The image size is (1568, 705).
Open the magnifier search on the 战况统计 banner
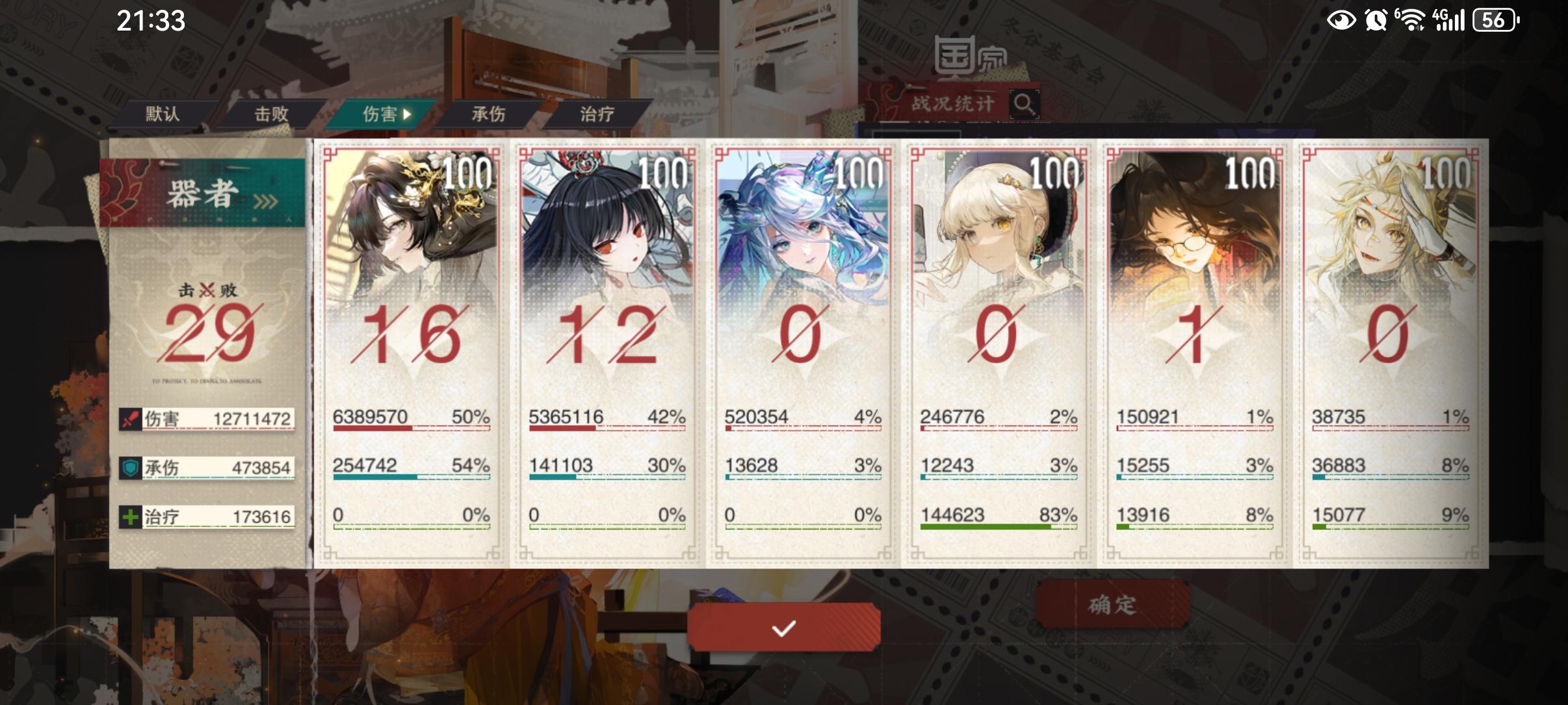(x=1025, y=103)
